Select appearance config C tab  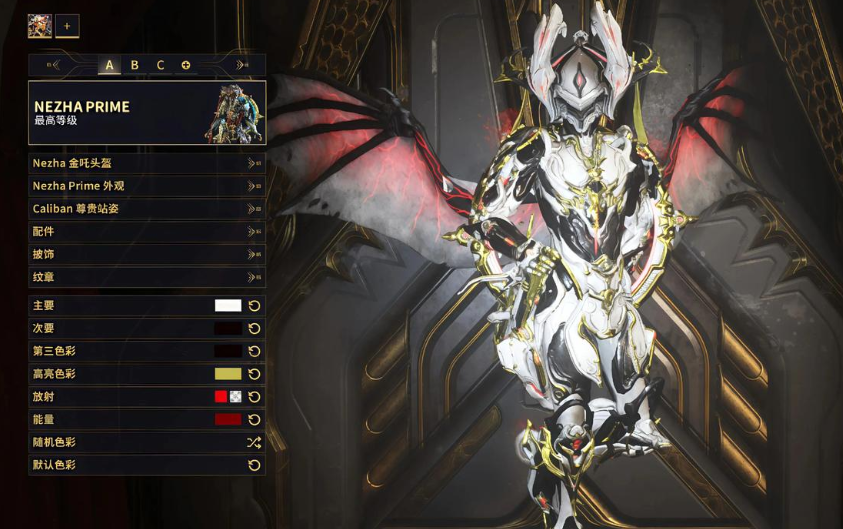tap(160, 65)
